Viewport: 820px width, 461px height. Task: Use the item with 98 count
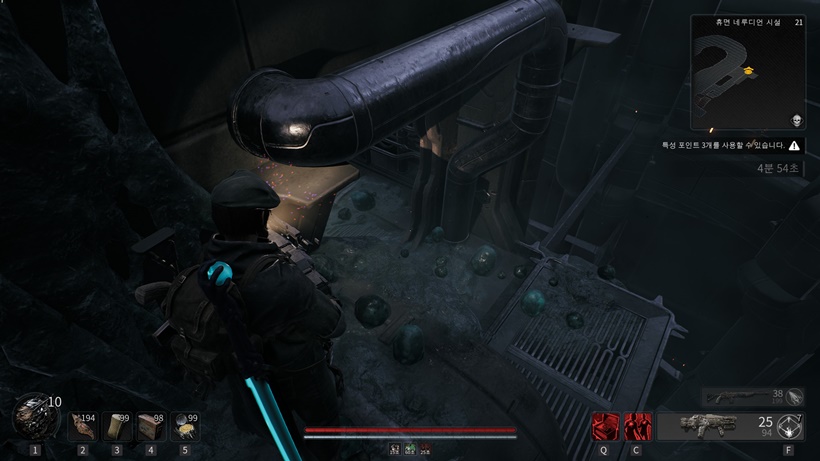[151, 427]
